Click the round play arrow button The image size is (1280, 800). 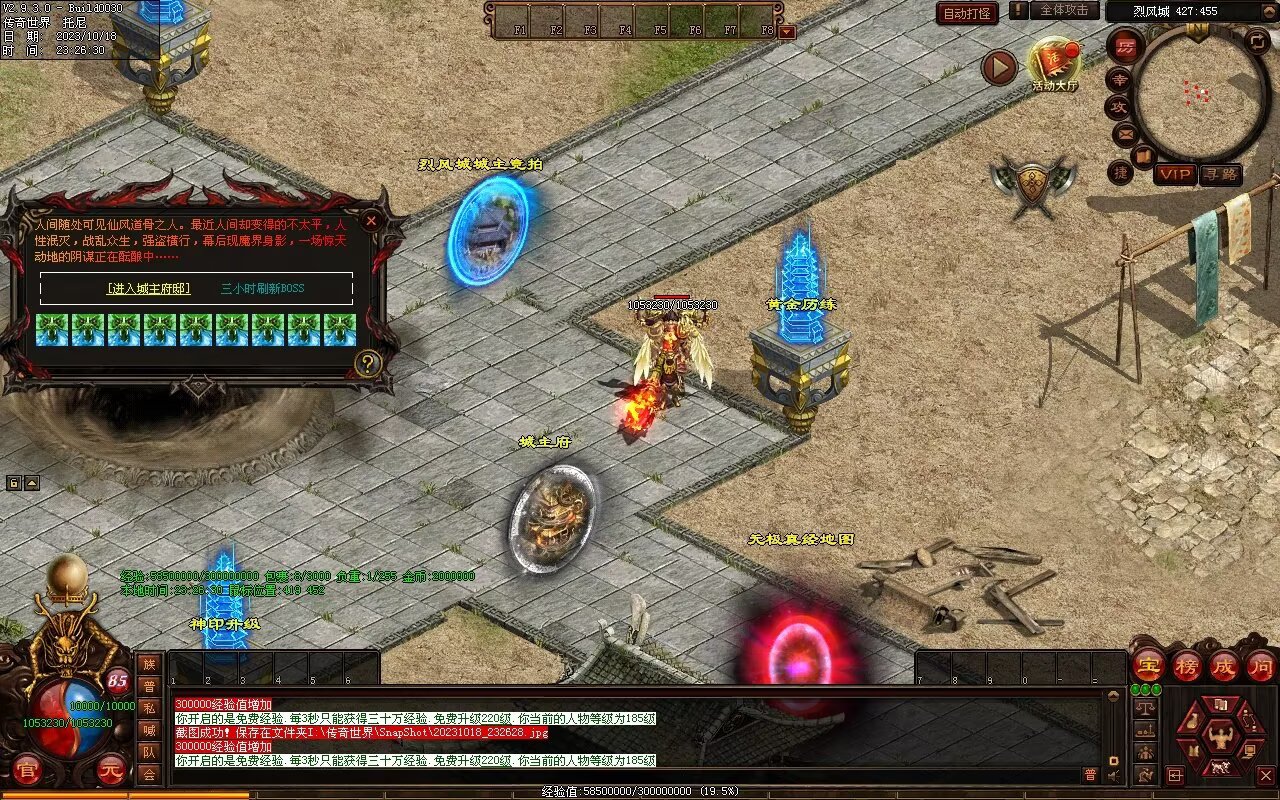coord(998,68)
